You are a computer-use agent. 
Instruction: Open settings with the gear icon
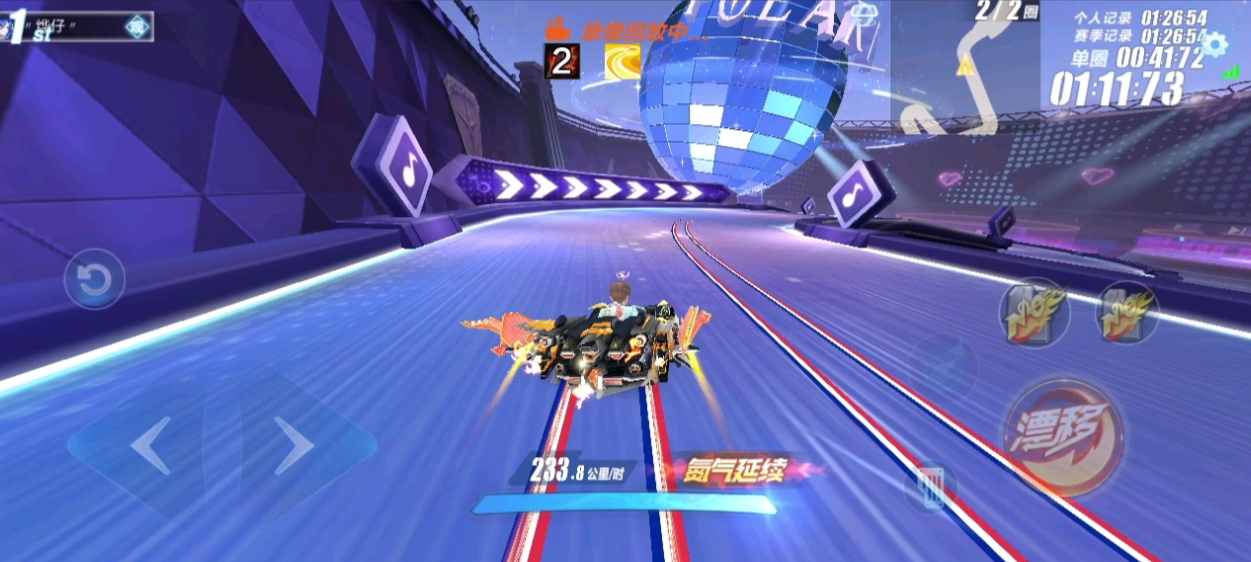(1214, 44)
